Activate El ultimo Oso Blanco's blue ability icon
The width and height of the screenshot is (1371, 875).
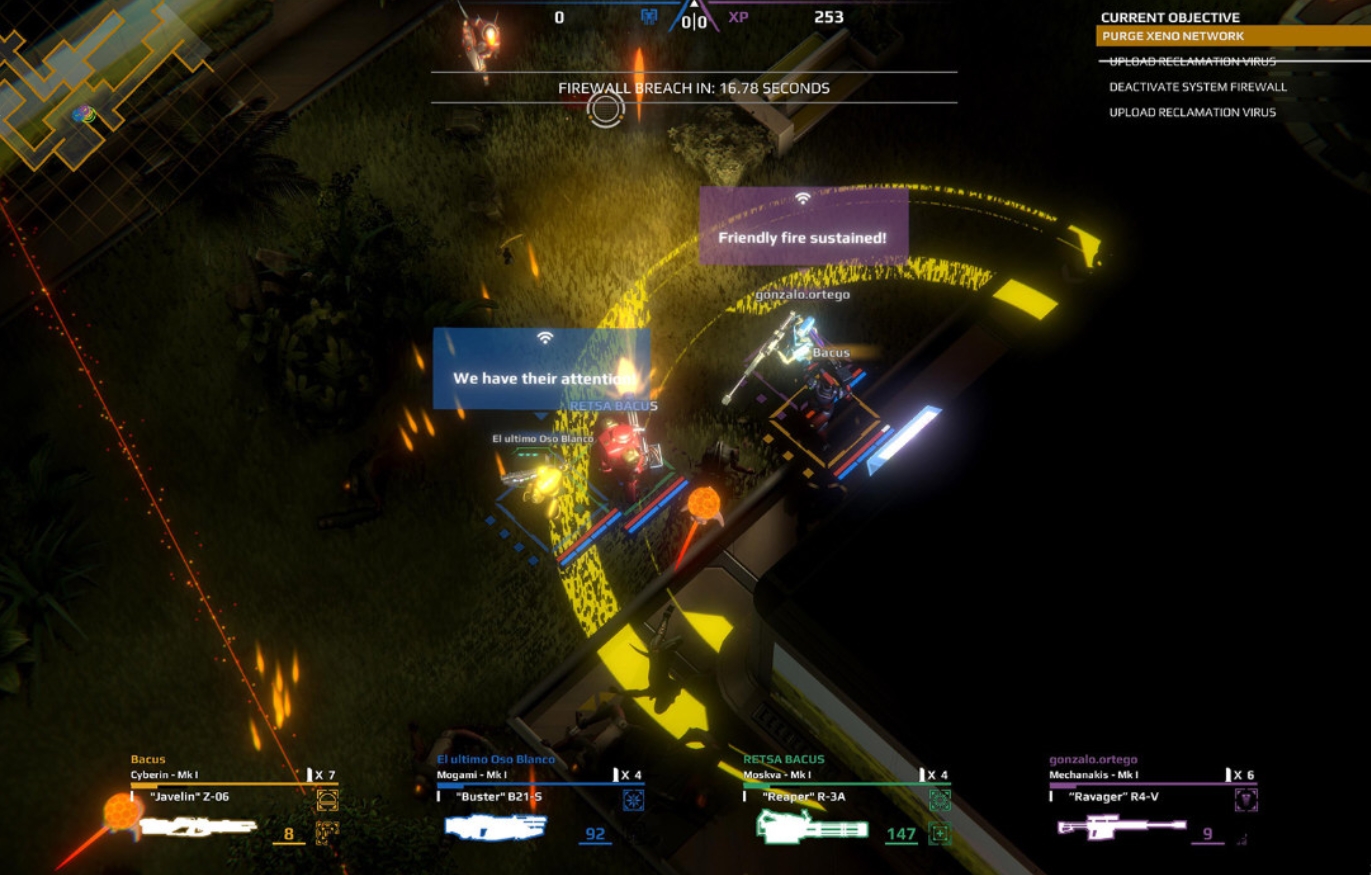pyautogui.click(x=633, y=800)
